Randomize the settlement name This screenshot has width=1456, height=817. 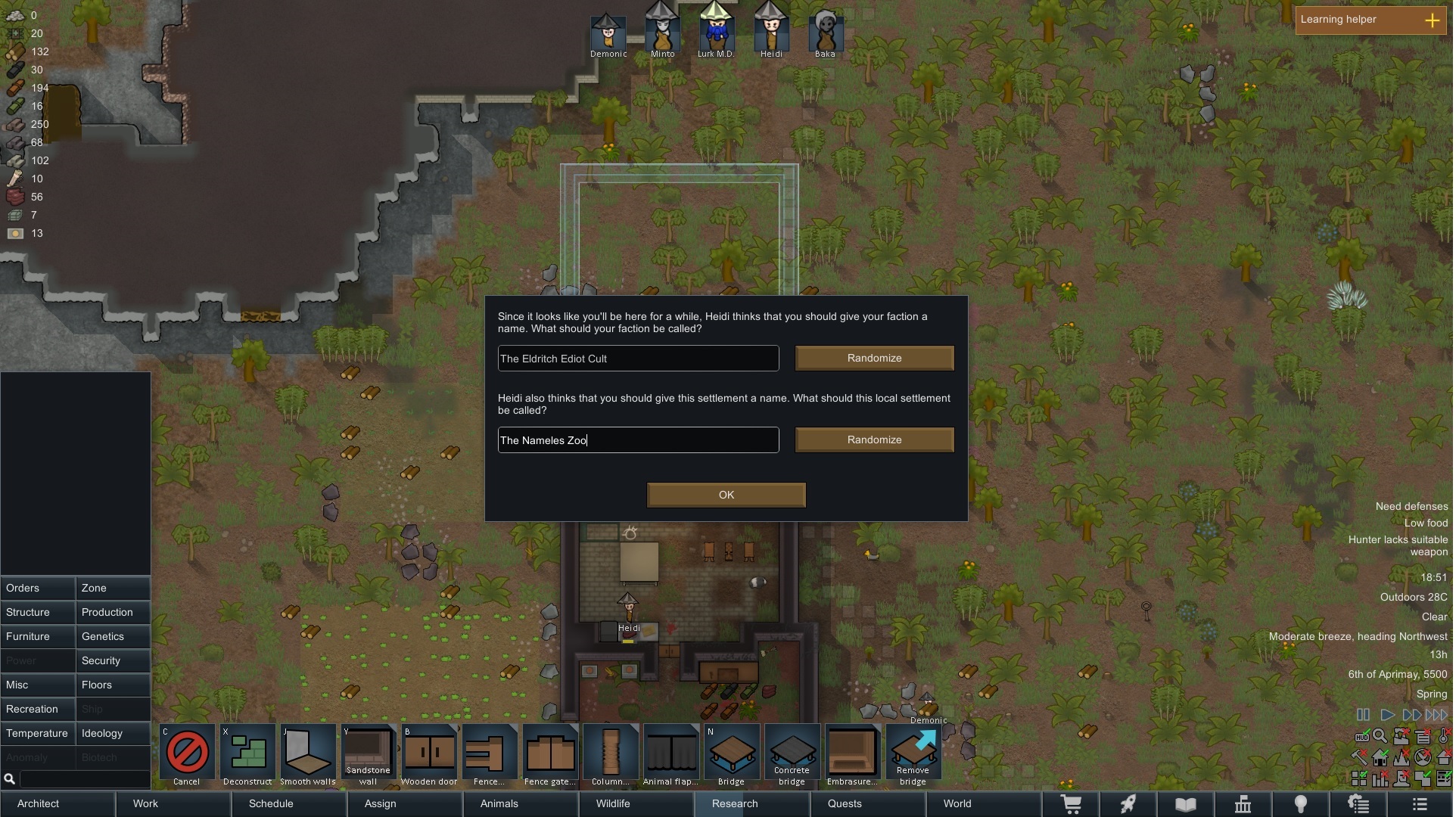coord(874,440)
